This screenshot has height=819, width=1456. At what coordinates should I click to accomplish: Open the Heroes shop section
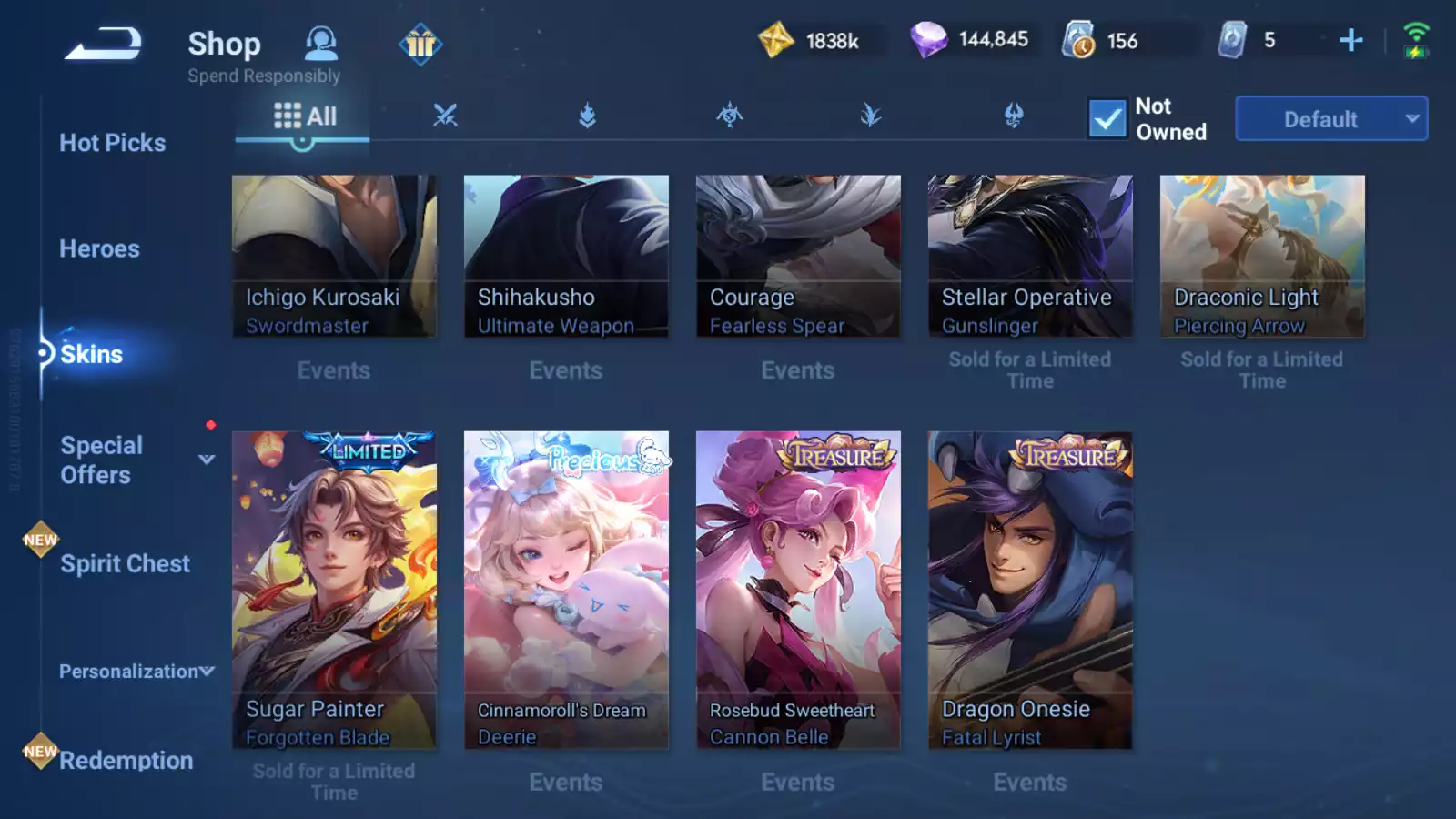(99, 248)
